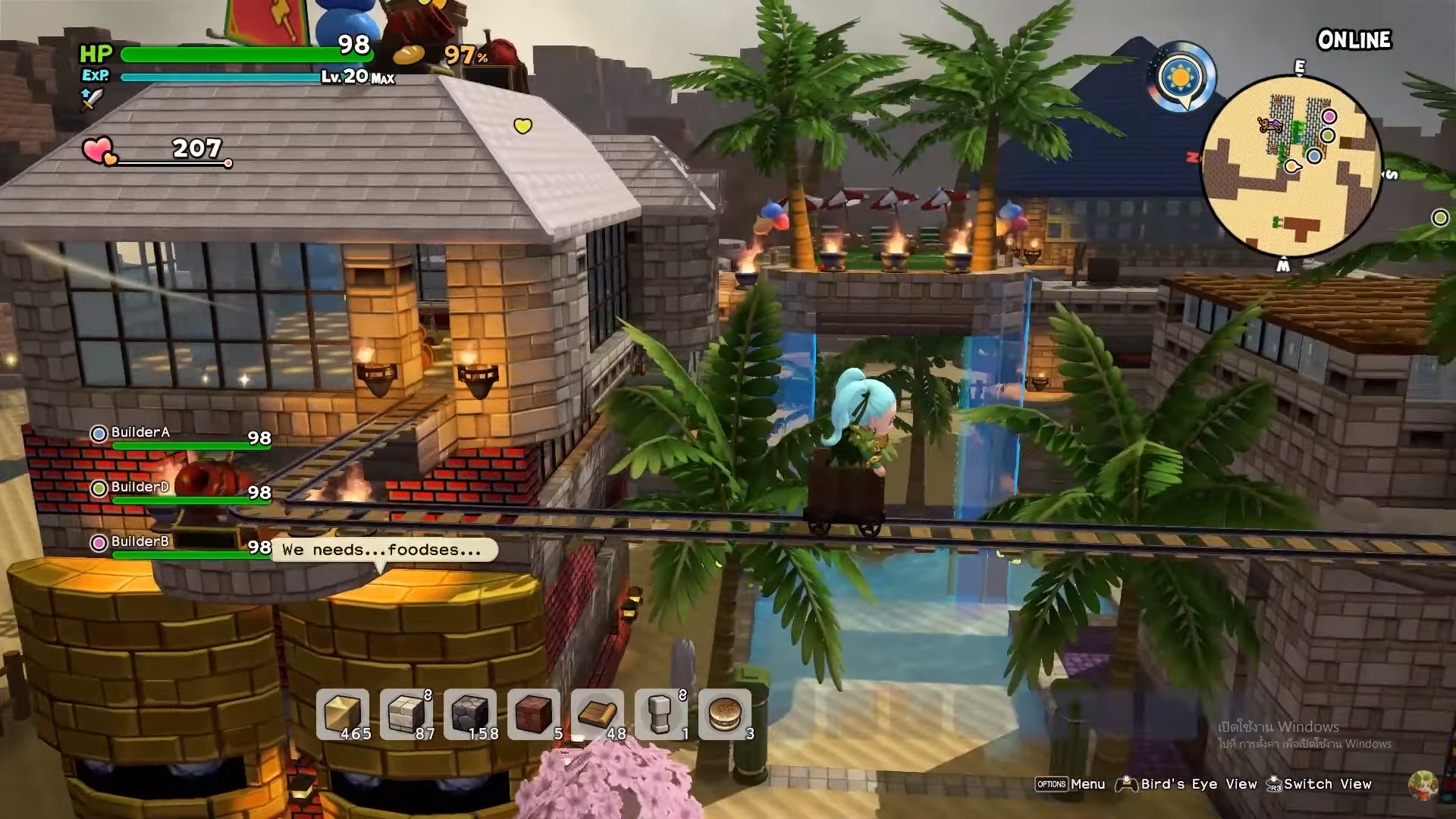This screenshot has height=819, width=1456.
Task: Pick the wooden flooring item slot
Action: 598,714
